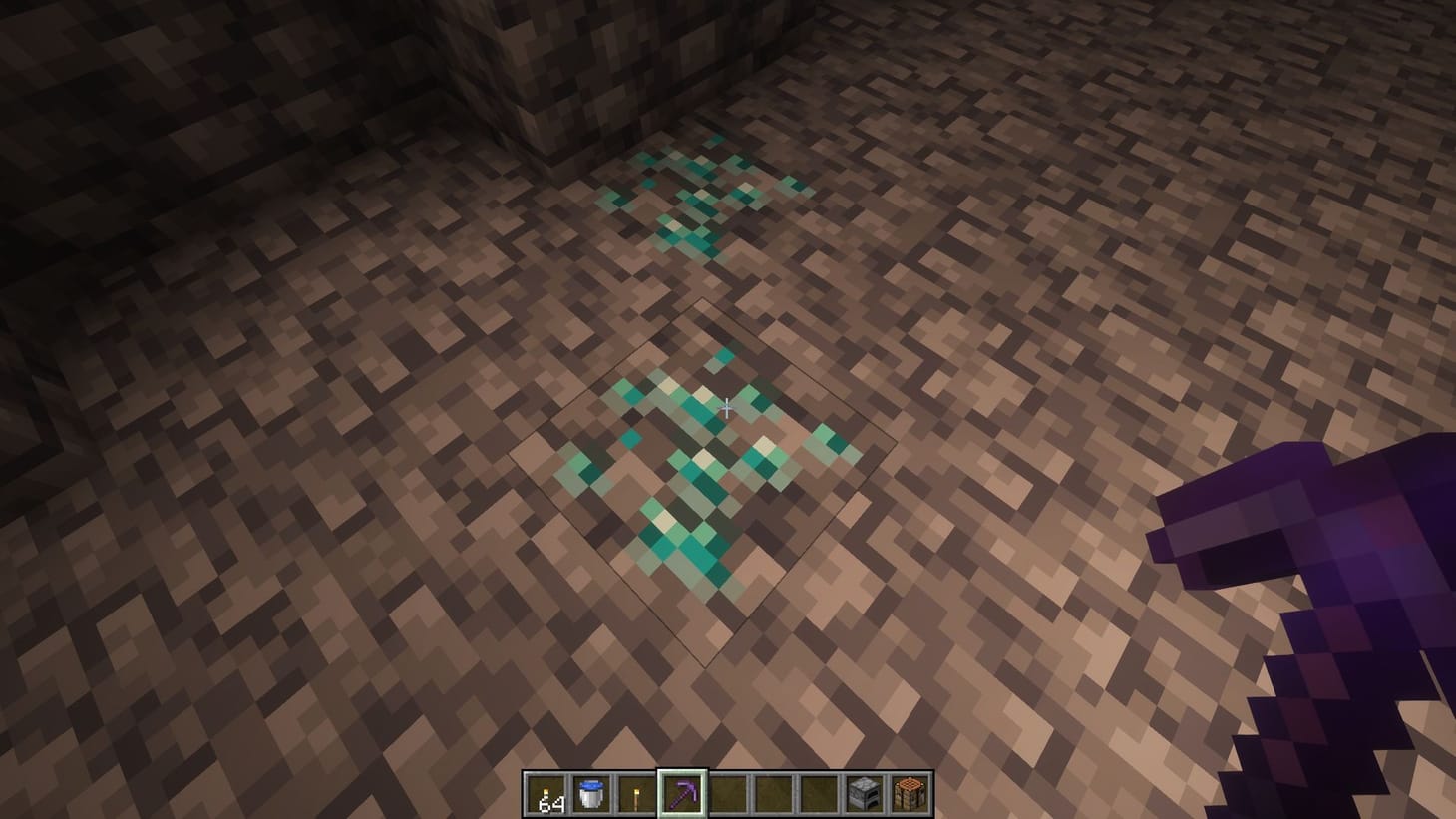Select the blast furnace in the hotbar
The image size is (1456, 819).
coord(865,793)
